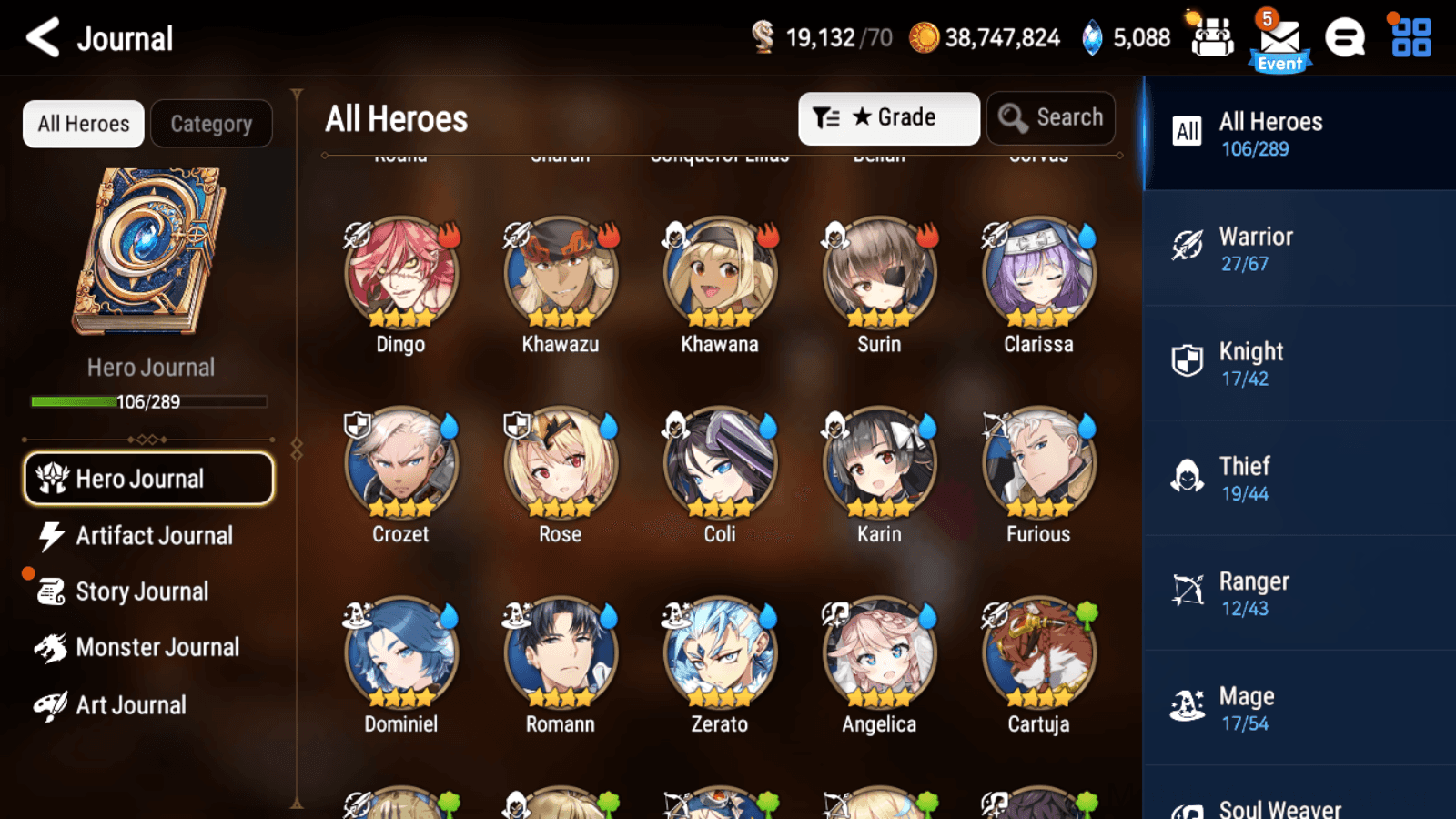
Task: Open the battle item shop icon
Action: [x=1212, y=38]
